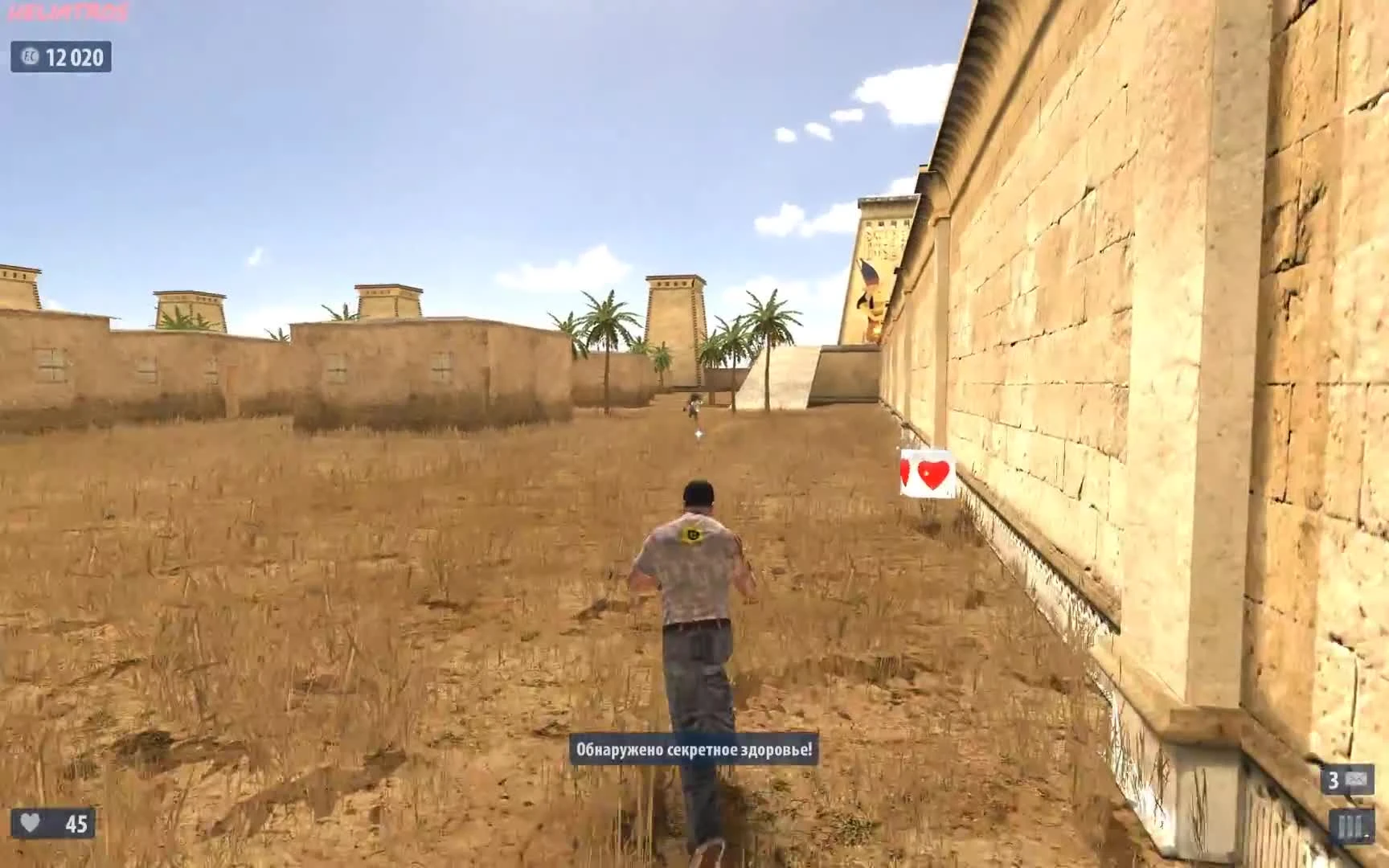Select the heart icon in the health display

(31, 821)
